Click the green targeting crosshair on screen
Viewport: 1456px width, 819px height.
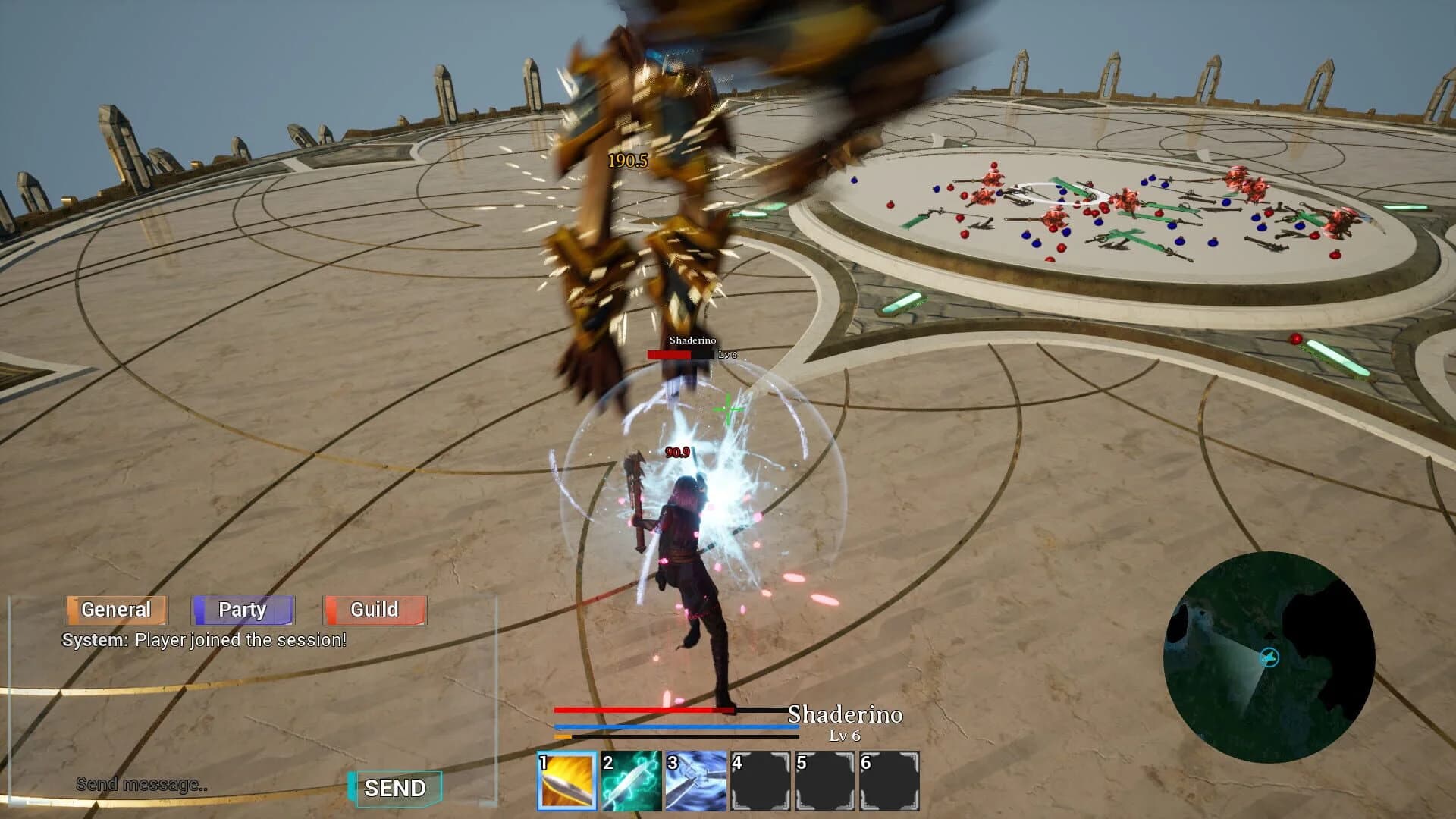click(729, 407)
